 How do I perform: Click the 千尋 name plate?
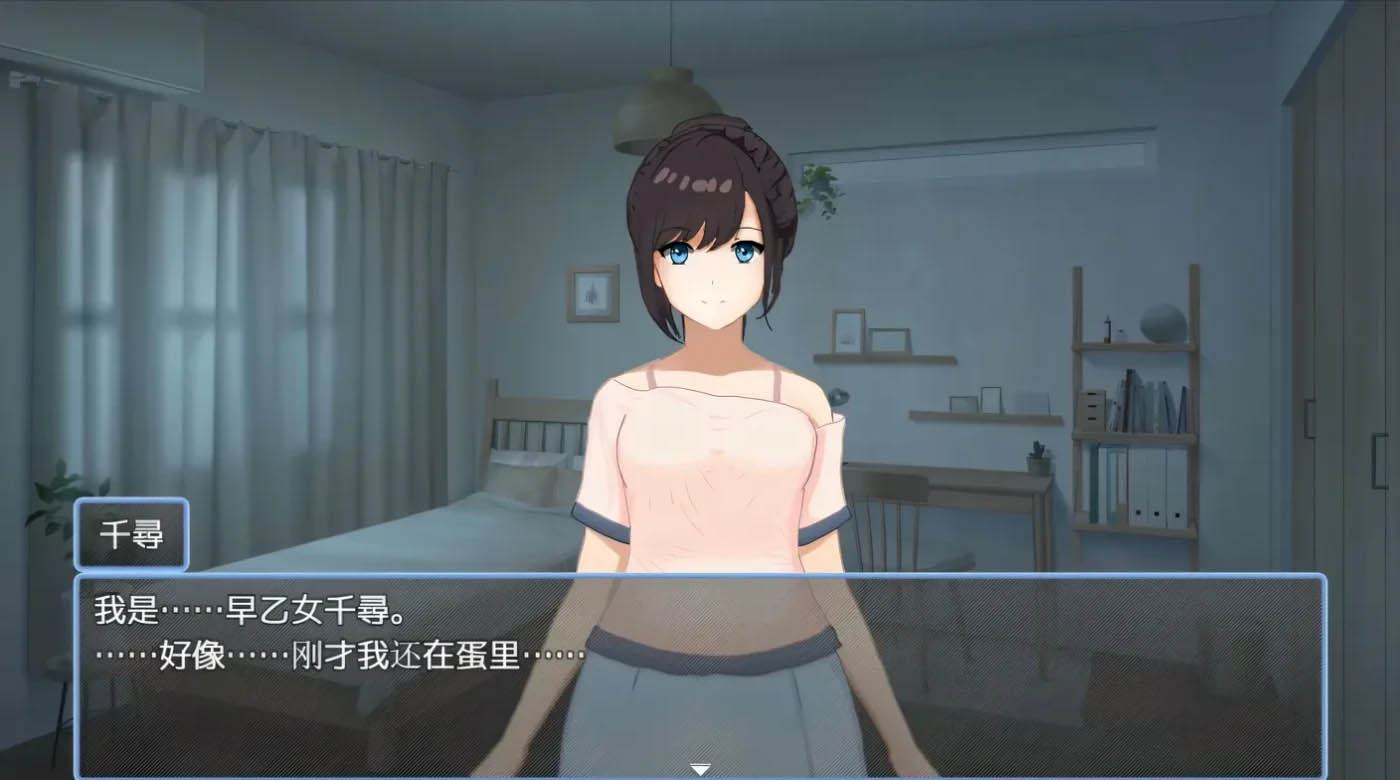(131, 533)
